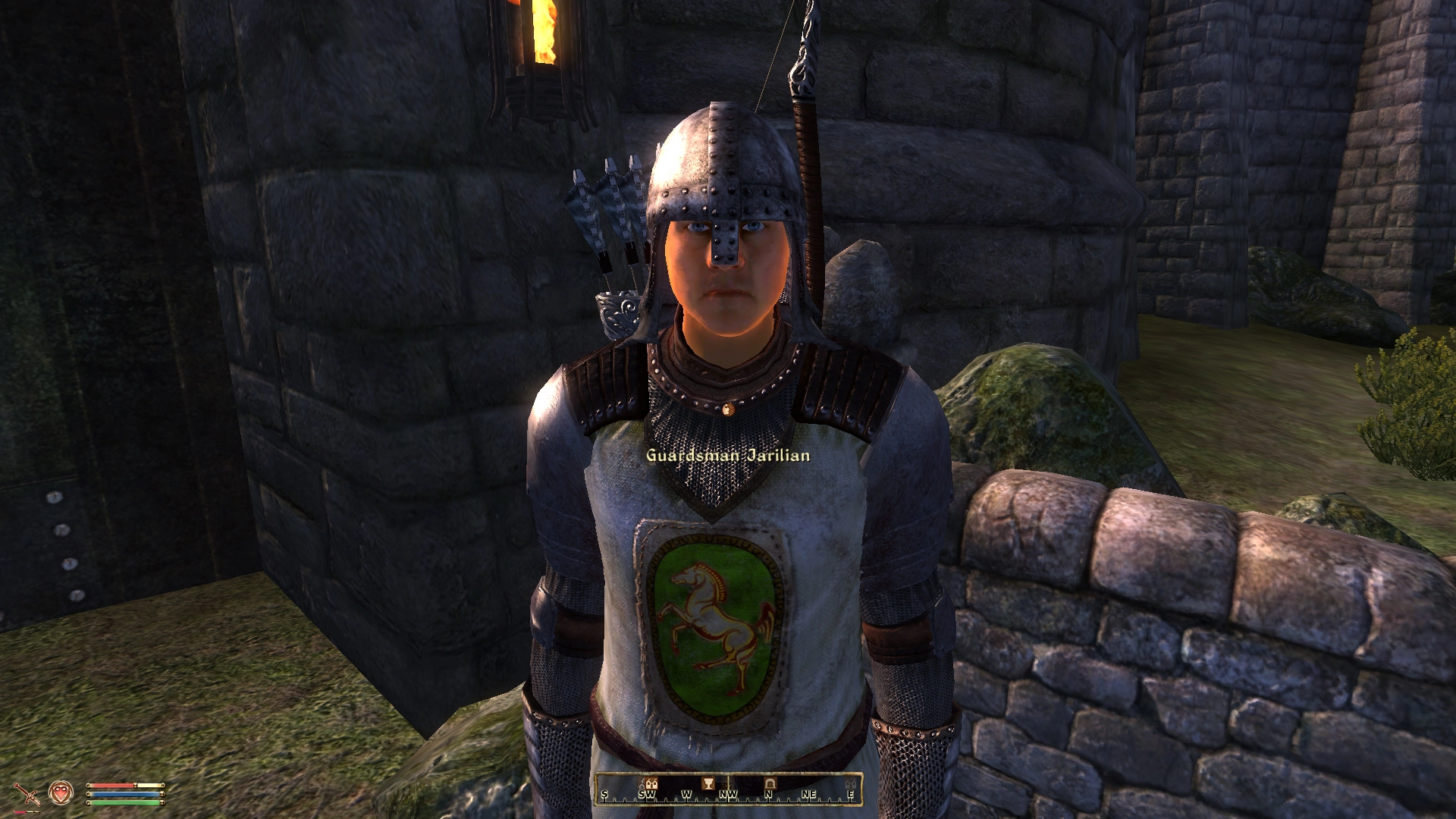Click the N label on the compass
This screenshot has height=819, width=1456.
coord(768,793)
